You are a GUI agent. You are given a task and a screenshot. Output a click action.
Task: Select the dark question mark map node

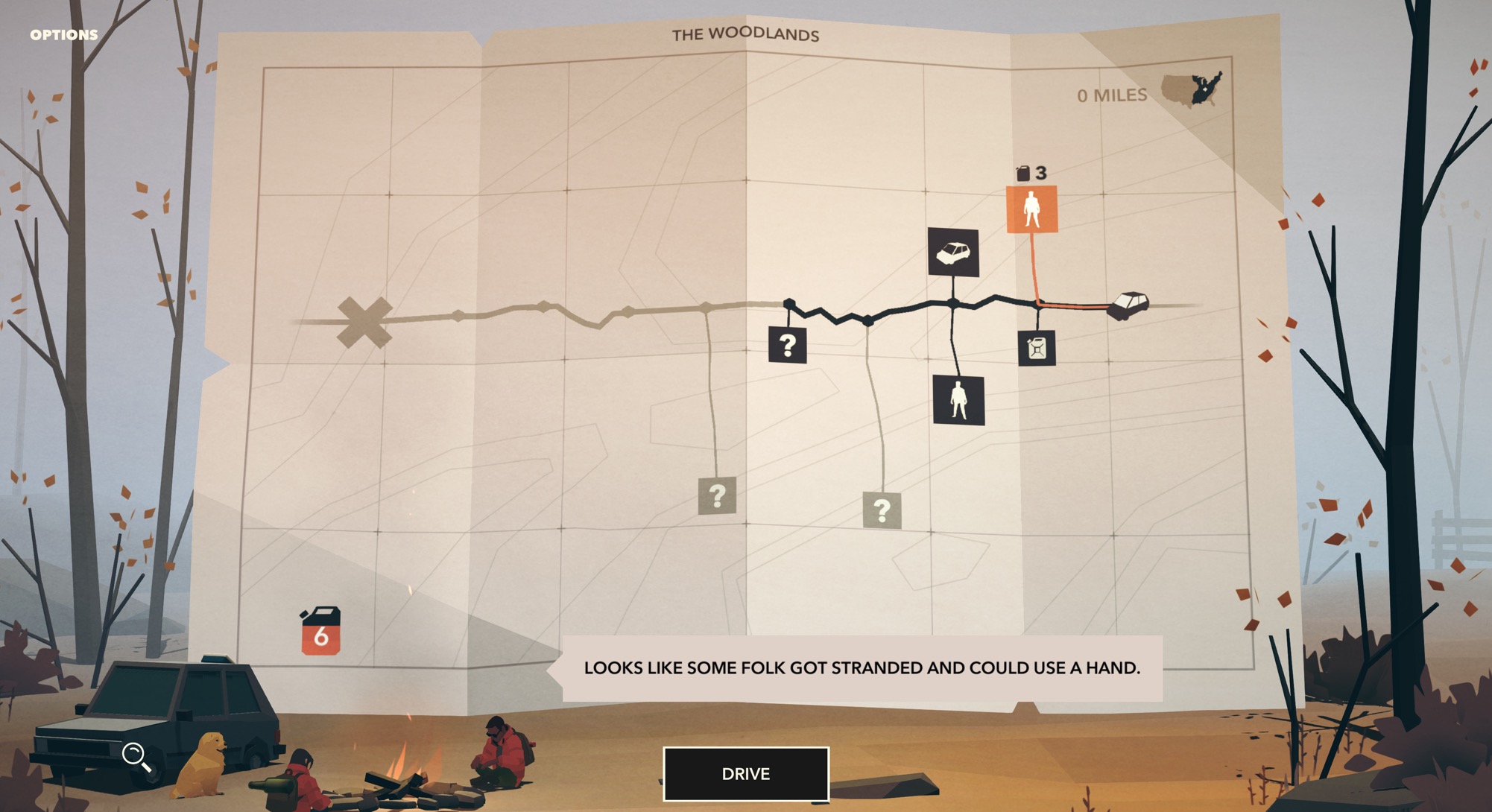787,345
